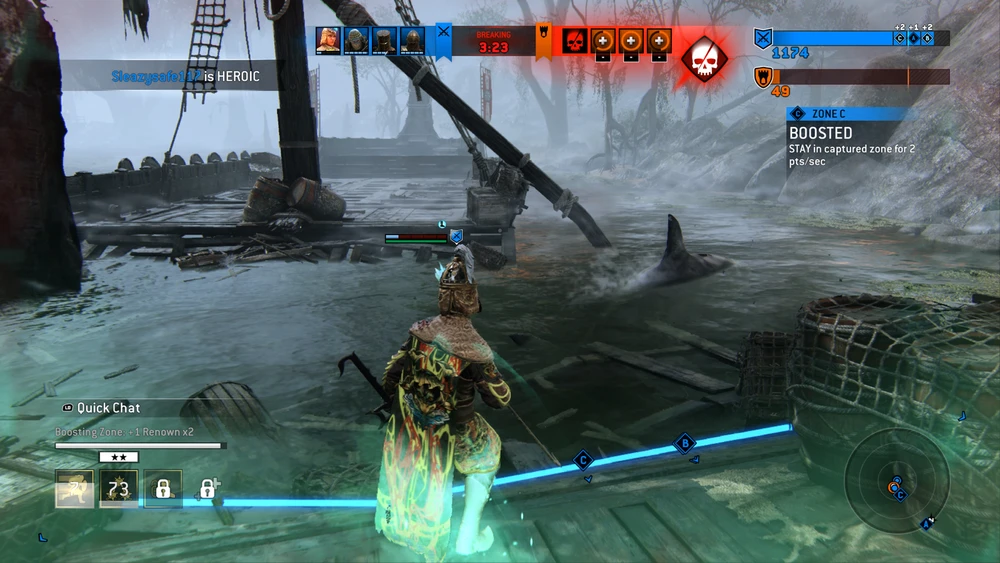Click the blue crossed-swords team shield icon
The width and height of the screenshot is (1000, 563).
[x=763, y=39]
